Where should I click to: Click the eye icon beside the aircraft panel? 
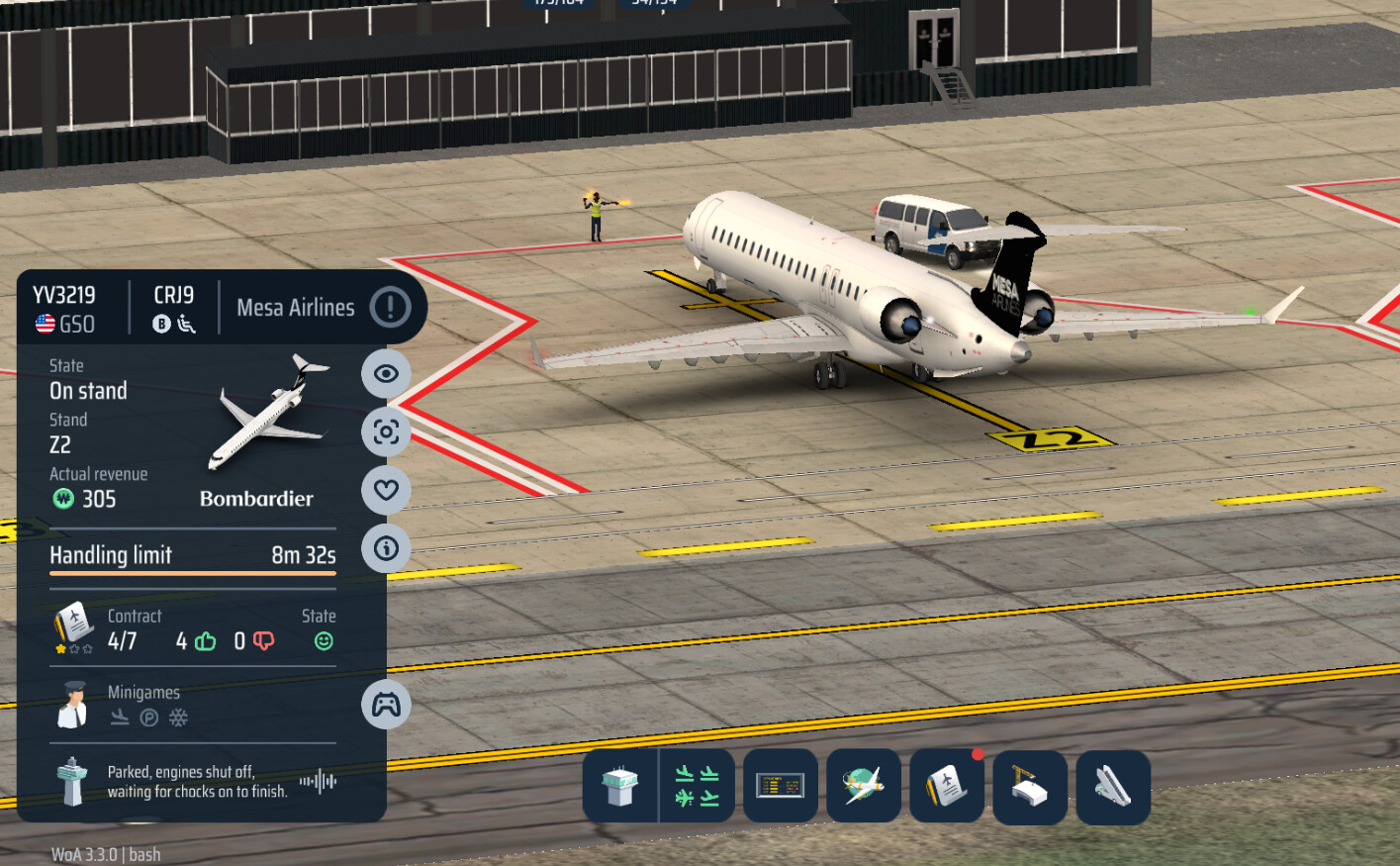[x=386, y=374]
